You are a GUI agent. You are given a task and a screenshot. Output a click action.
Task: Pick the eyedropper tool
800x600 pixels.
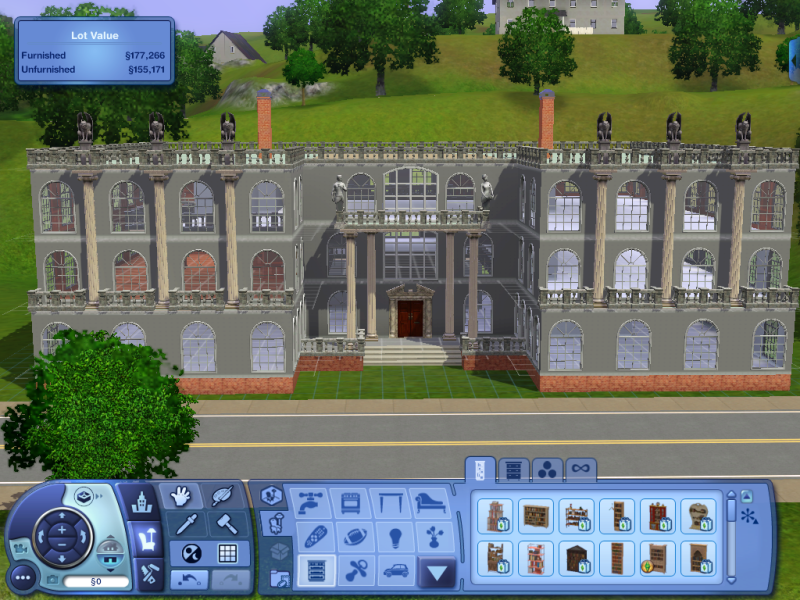coord(186,523)
